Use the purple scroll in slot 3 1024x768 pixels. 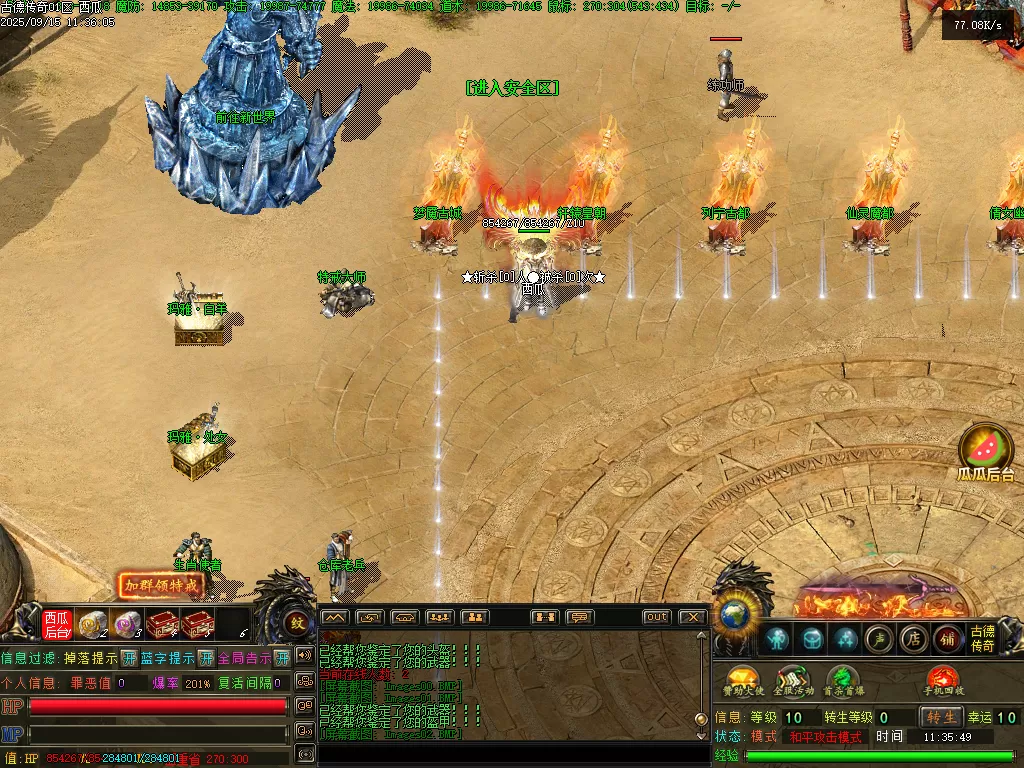(126, 624)
